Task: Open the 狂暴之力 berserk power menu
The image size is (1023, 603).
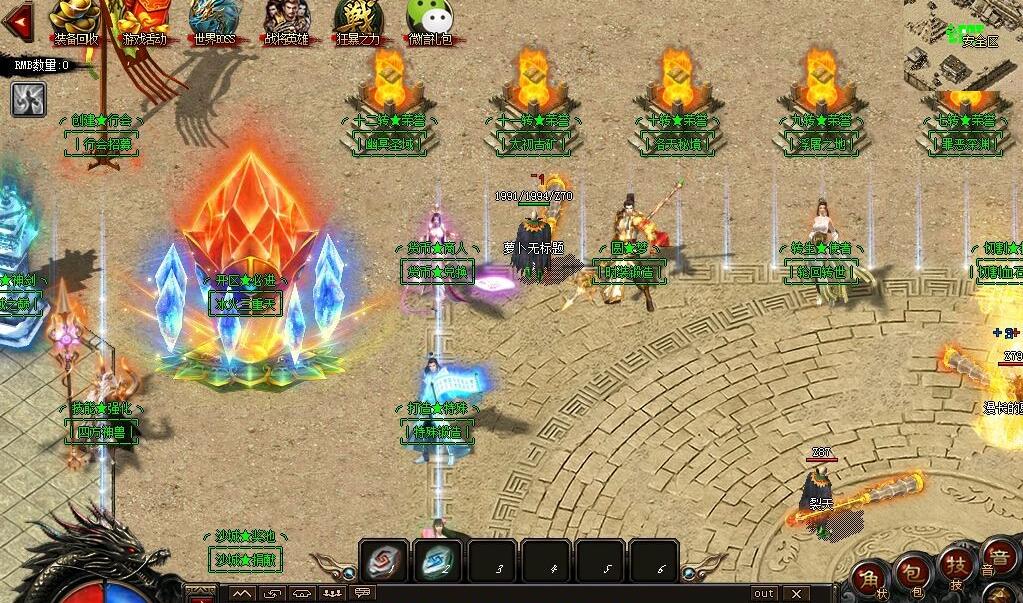Action: [x=358, y=22]
